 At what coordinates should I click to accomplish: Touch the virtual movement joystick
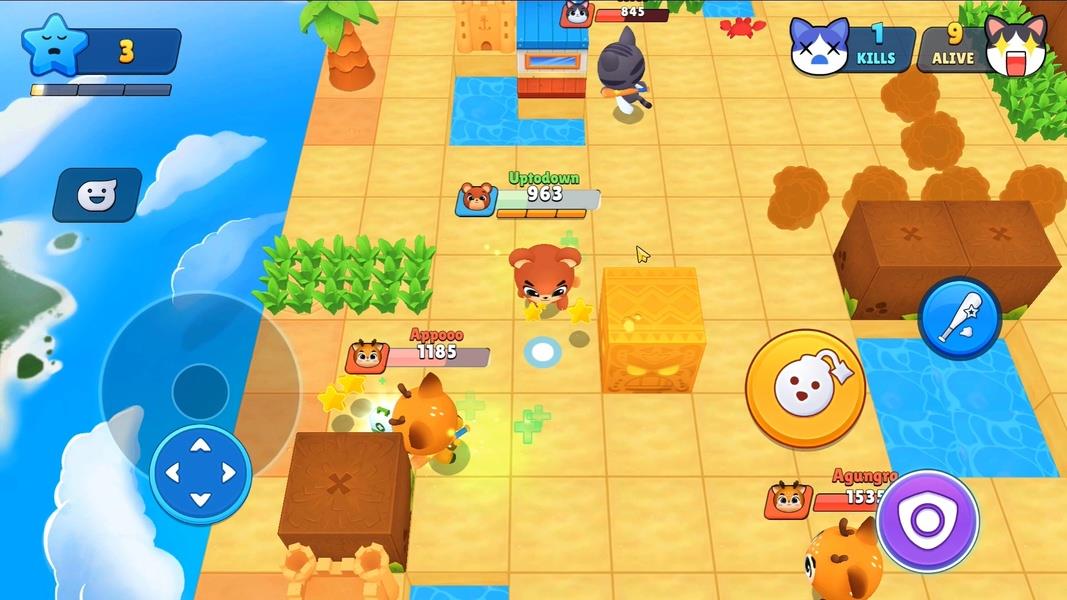tap(200, 390)
